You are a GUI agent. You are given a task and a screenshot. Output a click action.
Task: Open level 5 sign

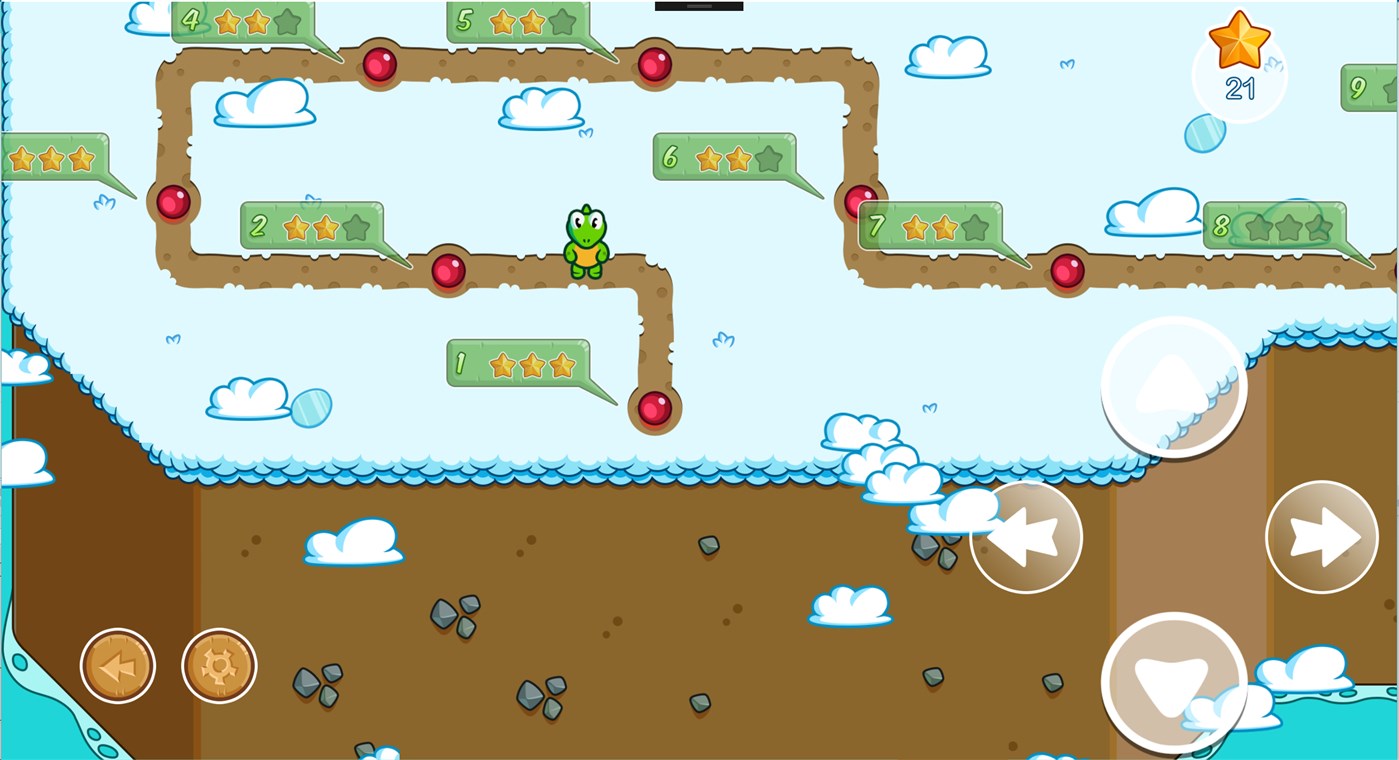(x=520, y=20)
